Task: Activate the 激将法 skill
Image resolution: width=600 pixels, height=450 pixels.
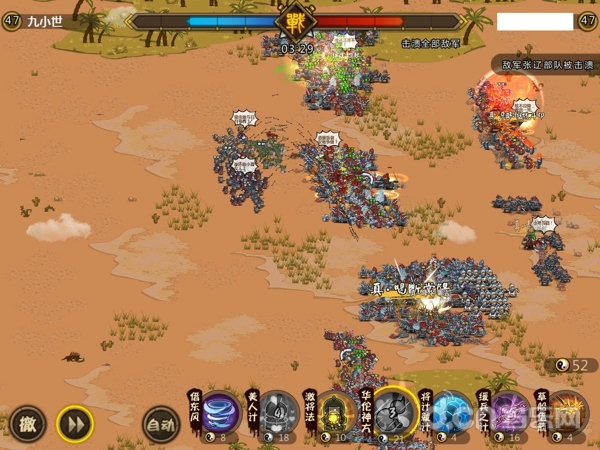Action: pyautogui.click(x=338, y=412)
